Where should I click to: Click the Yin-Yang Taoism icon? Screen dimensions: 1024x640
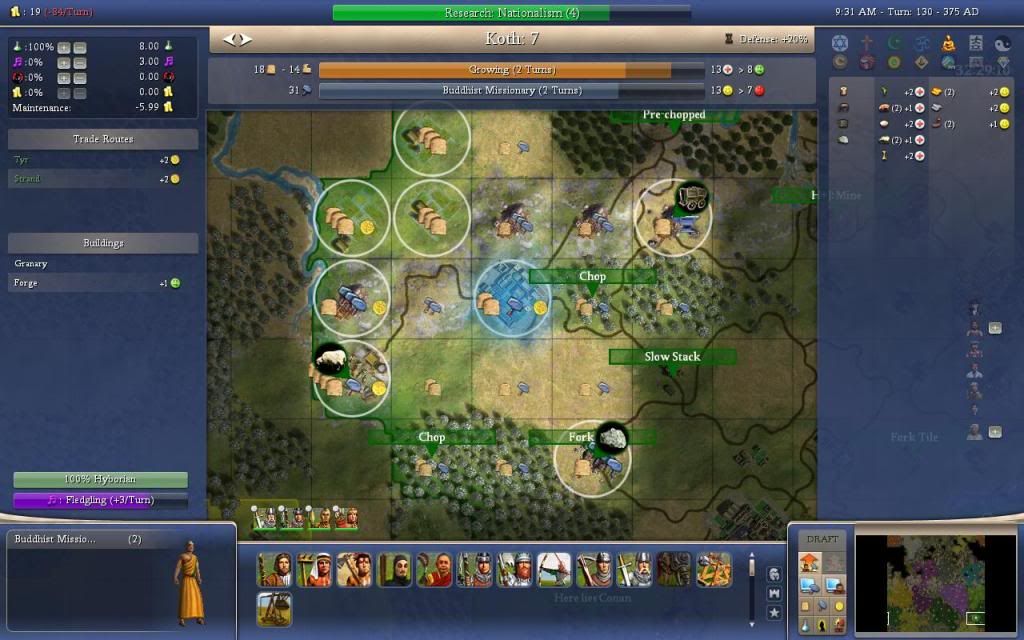1003,43
